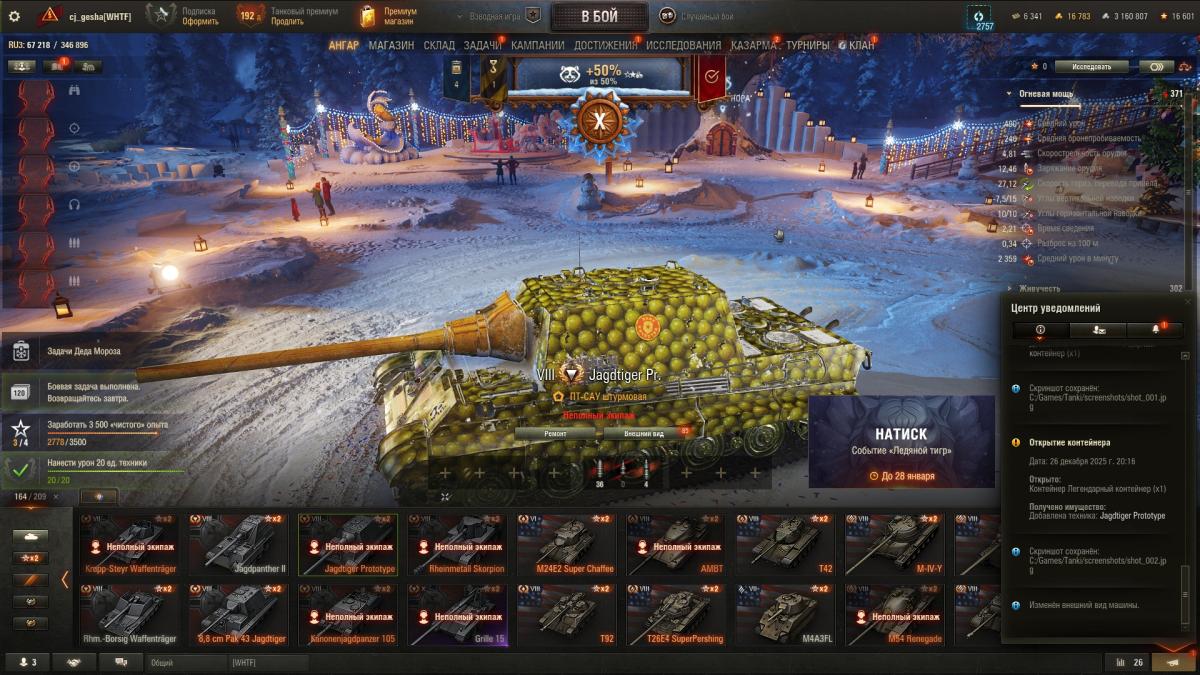
Task: Open the Натиск event banner
Action: 901,441
